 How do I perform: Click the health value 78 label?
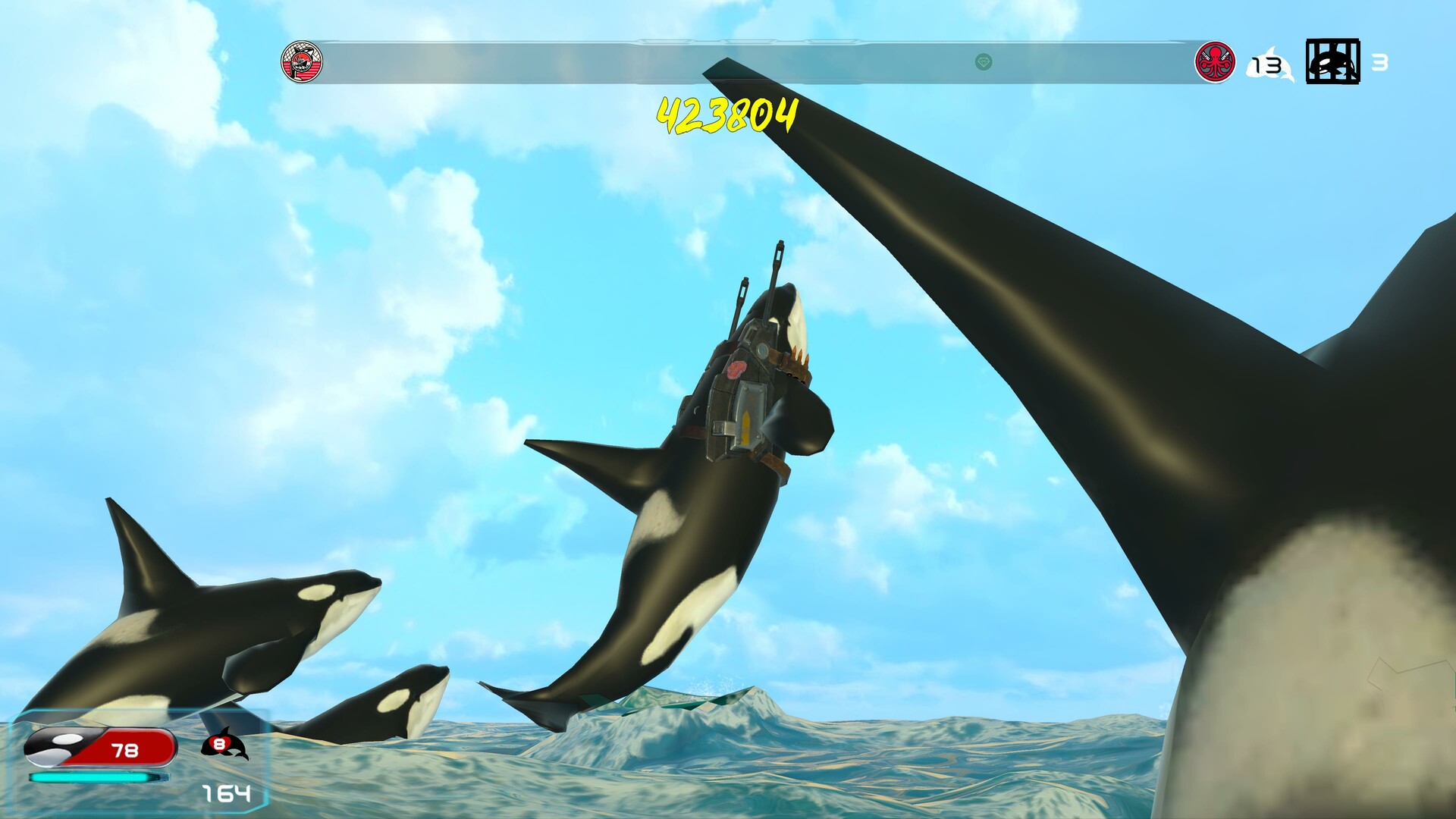(x=125, y=750)
